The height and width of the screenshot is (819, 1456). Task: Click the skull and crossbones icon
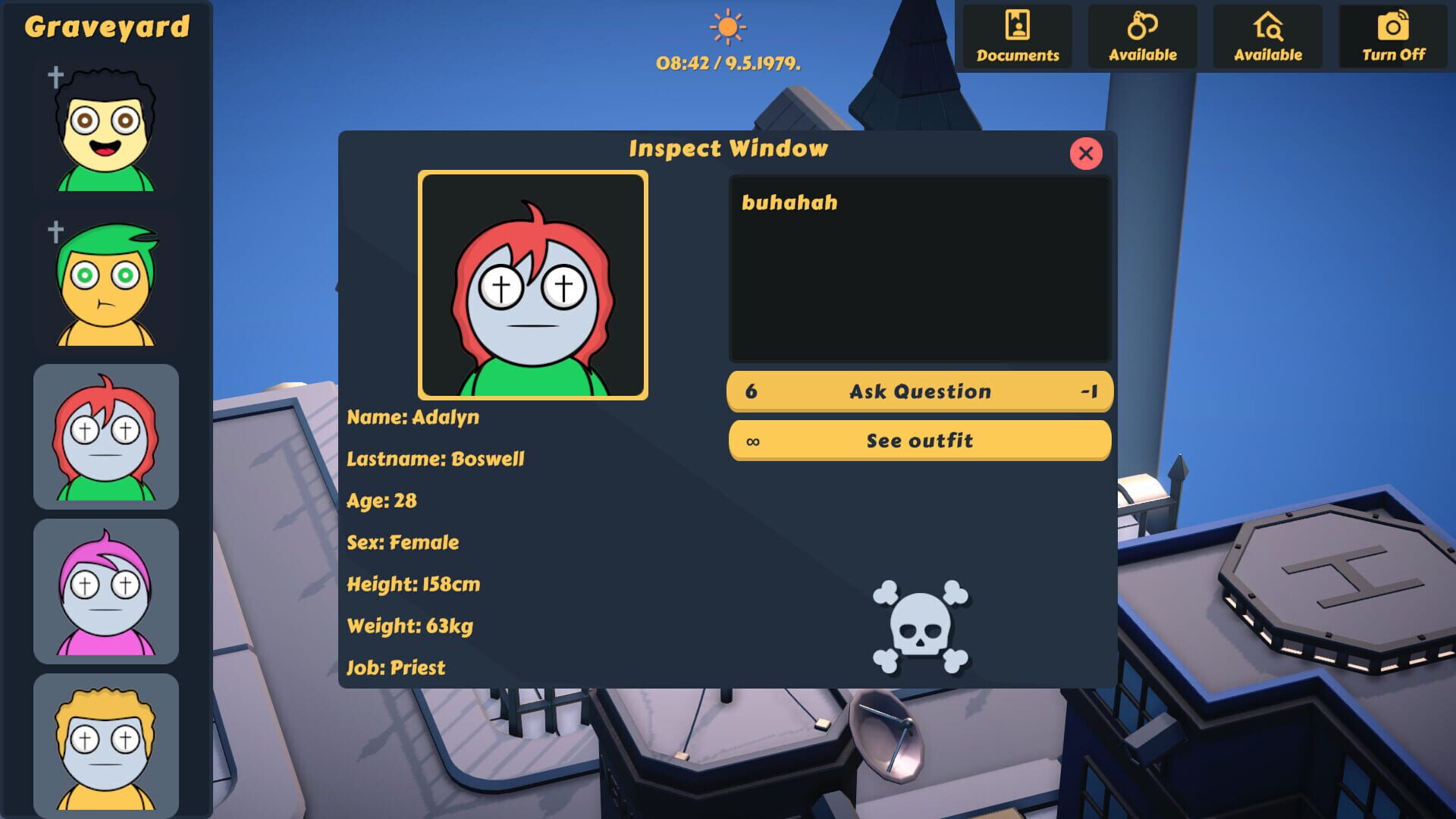point(919,623)
